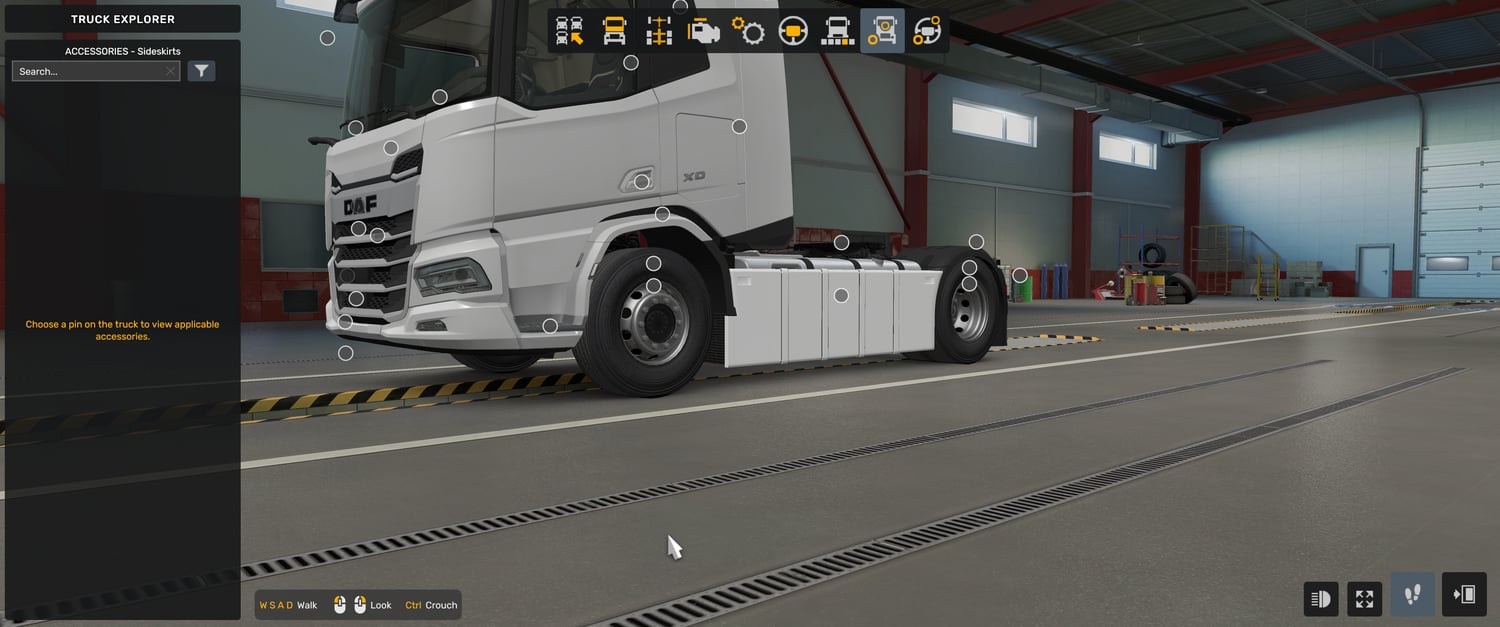
Task: Open the truck selection tab with arrow icon
Action: (569, 31)
